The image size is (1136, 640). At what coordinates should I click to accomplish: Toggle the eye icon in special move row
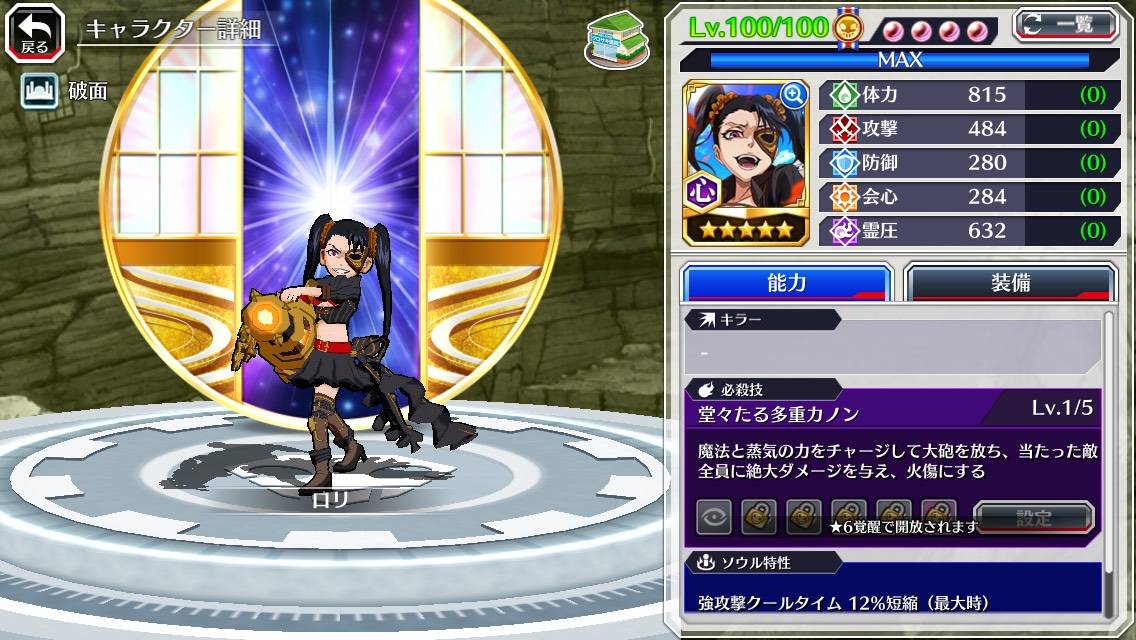tap(713, 517)
